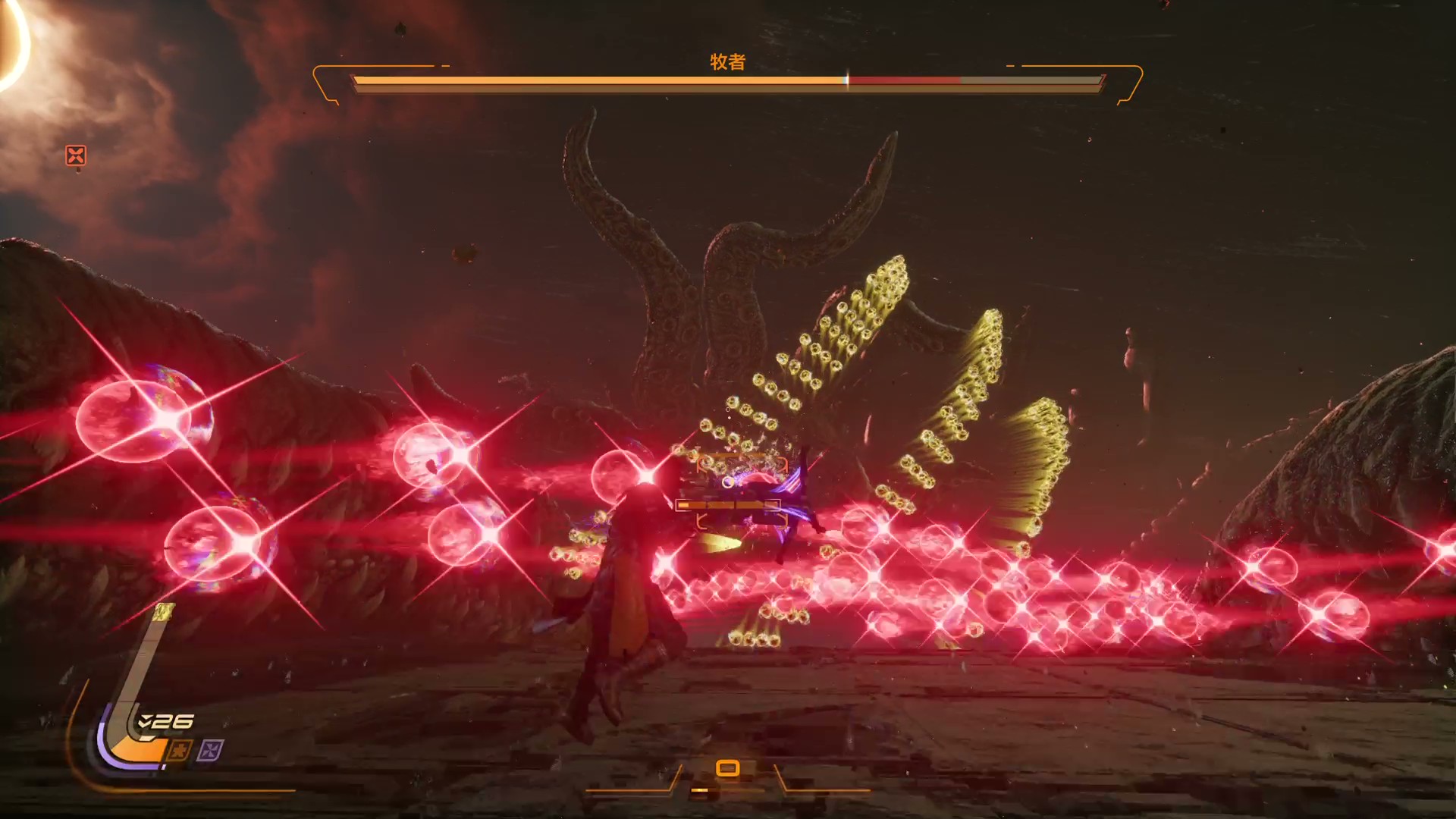1456x819 pixels.
Task: Click the red X-shaped status effect icon
Action: click(76, 155)
